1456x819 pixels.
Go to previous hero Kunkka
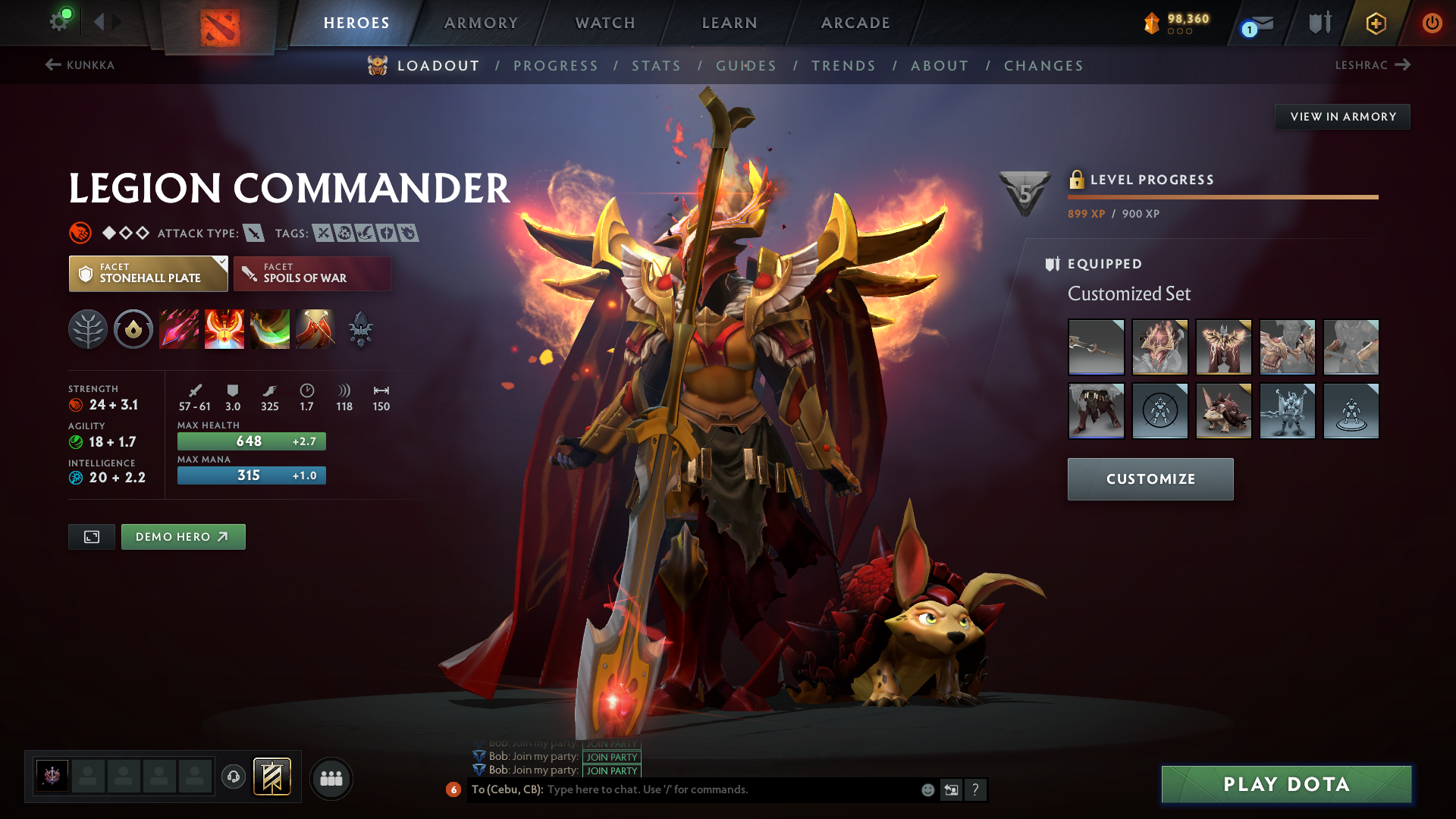(80, 65)
